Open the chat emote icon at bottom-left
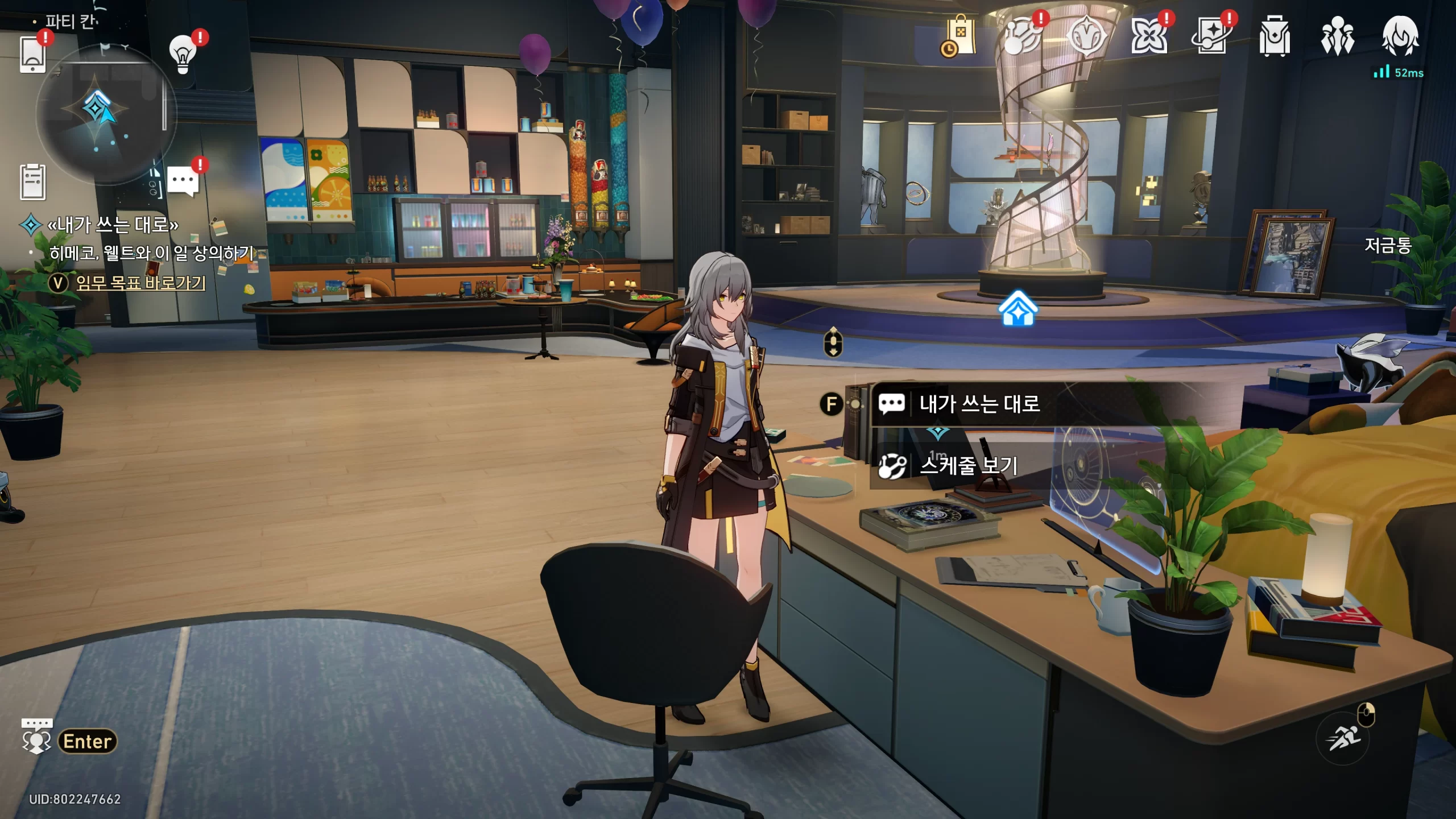 [x=36, y=736]
